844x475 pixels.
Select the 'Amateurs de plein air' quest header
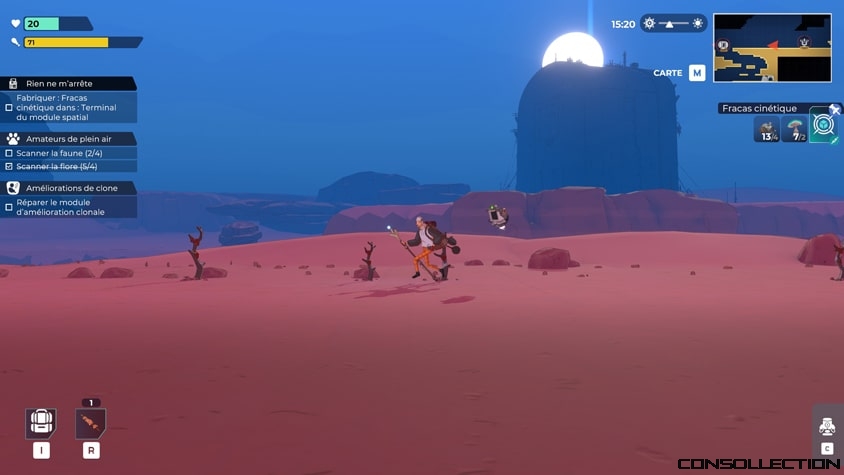click(70, 139)
